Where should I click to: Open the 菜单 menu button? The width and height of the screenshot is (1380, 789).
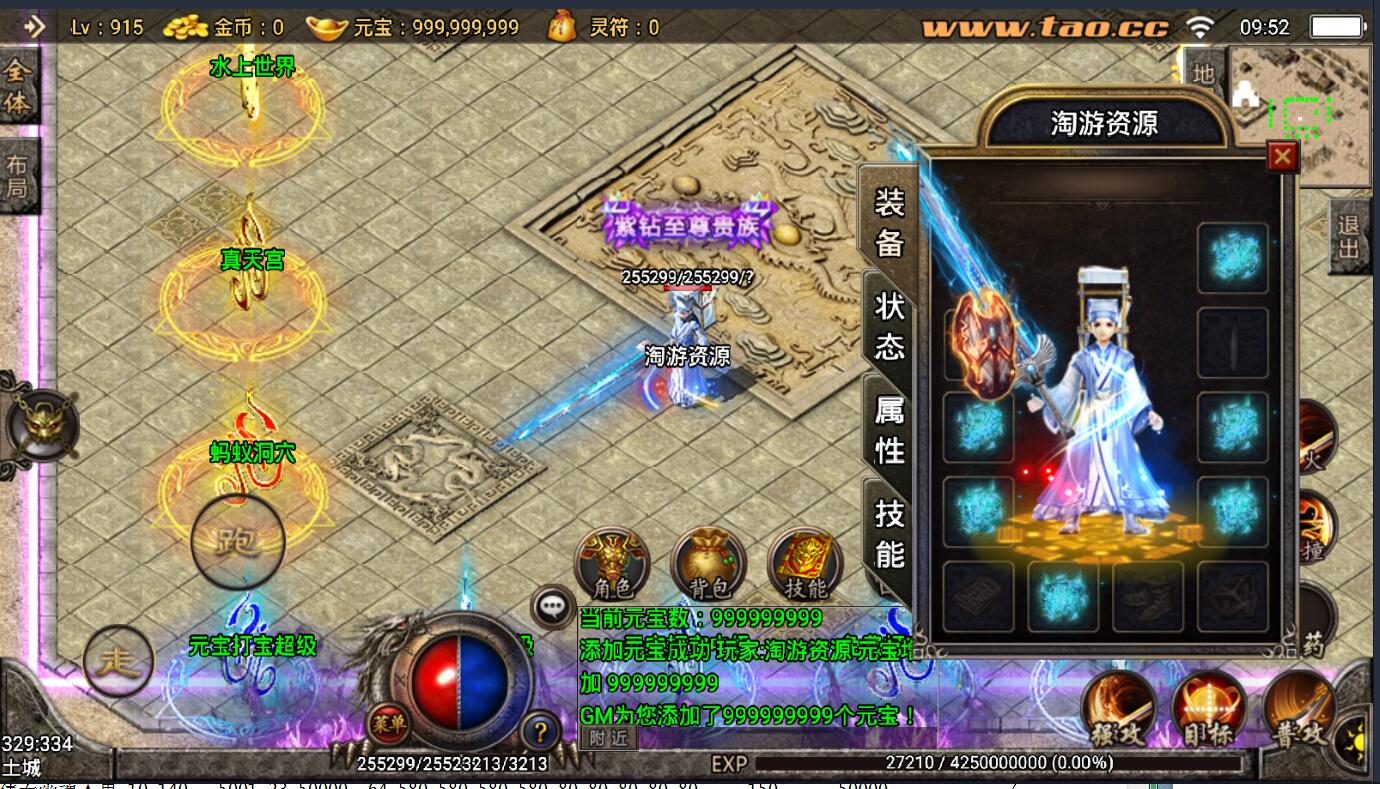tap(388, 722)
